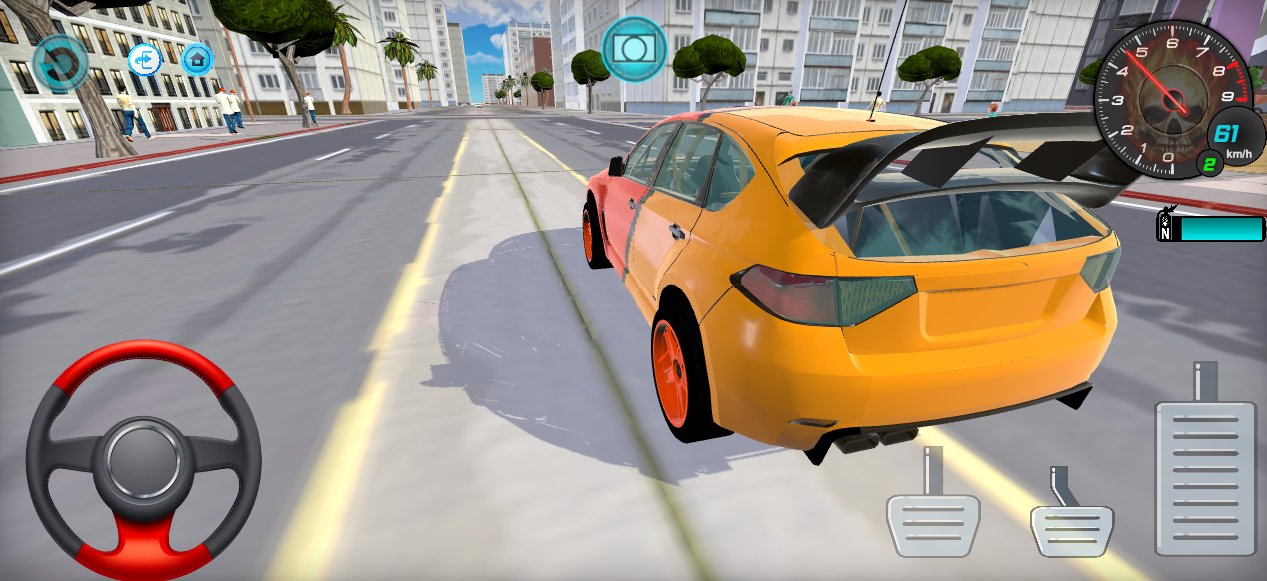The height and width of the screenshot is (581, 1267).
Task: Tap the tall accelerator pedal
Action: coord(1204,476)
